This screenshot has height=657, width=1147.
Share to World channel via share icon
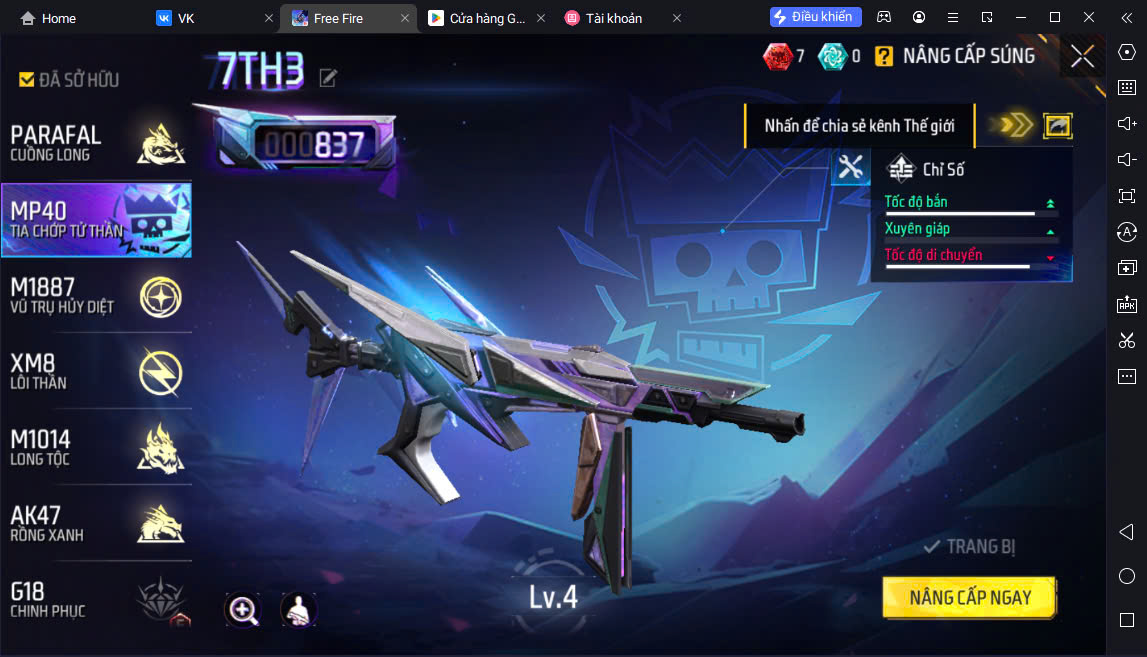pos(1057,126)
